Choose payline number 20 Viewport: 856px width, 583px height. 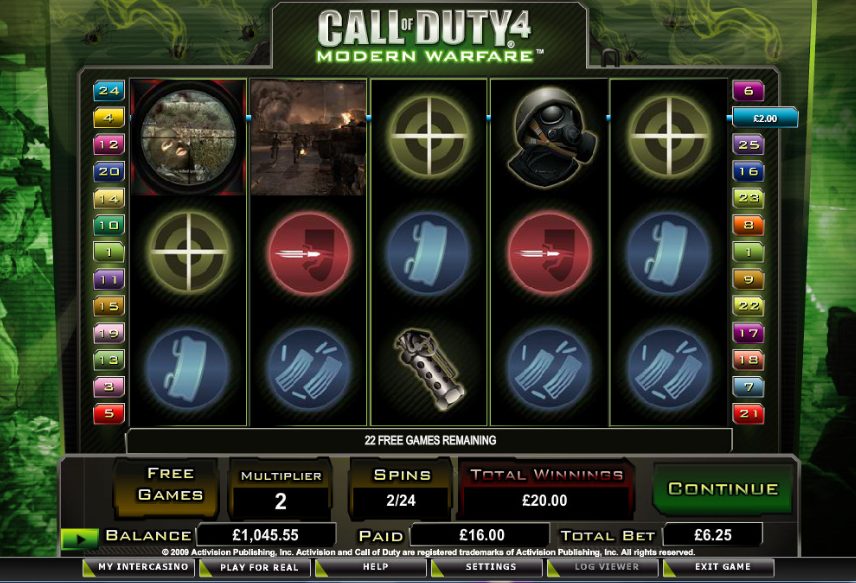pos(108,171)
